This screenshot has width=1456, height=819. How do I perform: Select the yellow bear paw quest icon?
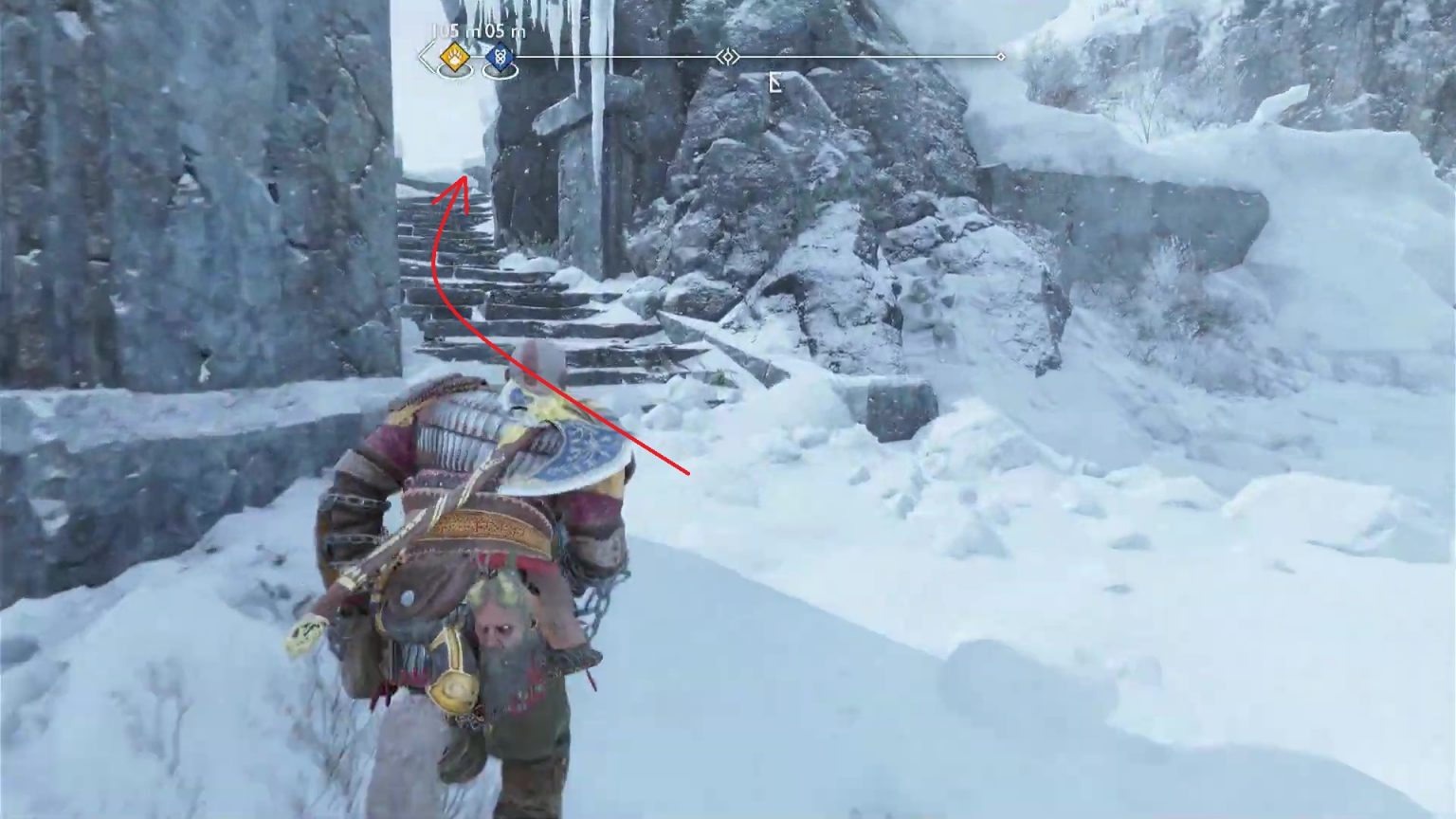[453, 57]
